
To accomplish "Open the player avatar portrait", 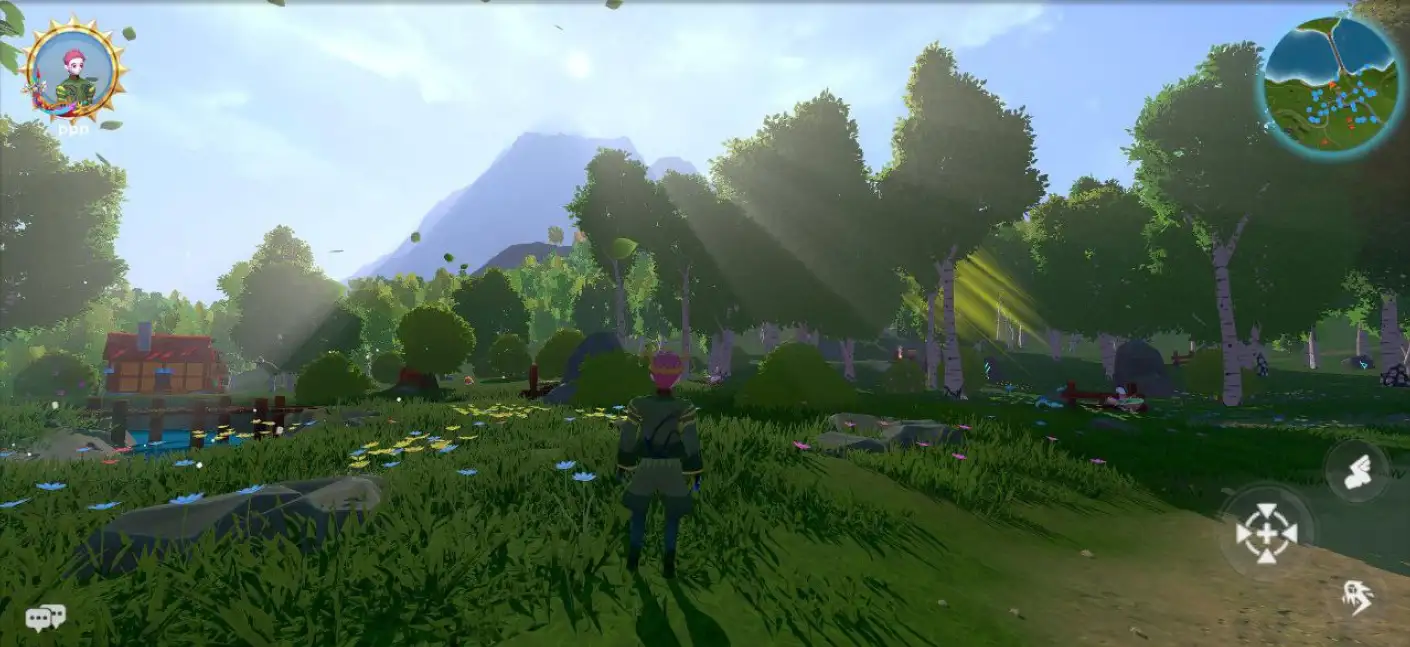I will point(75,70).
